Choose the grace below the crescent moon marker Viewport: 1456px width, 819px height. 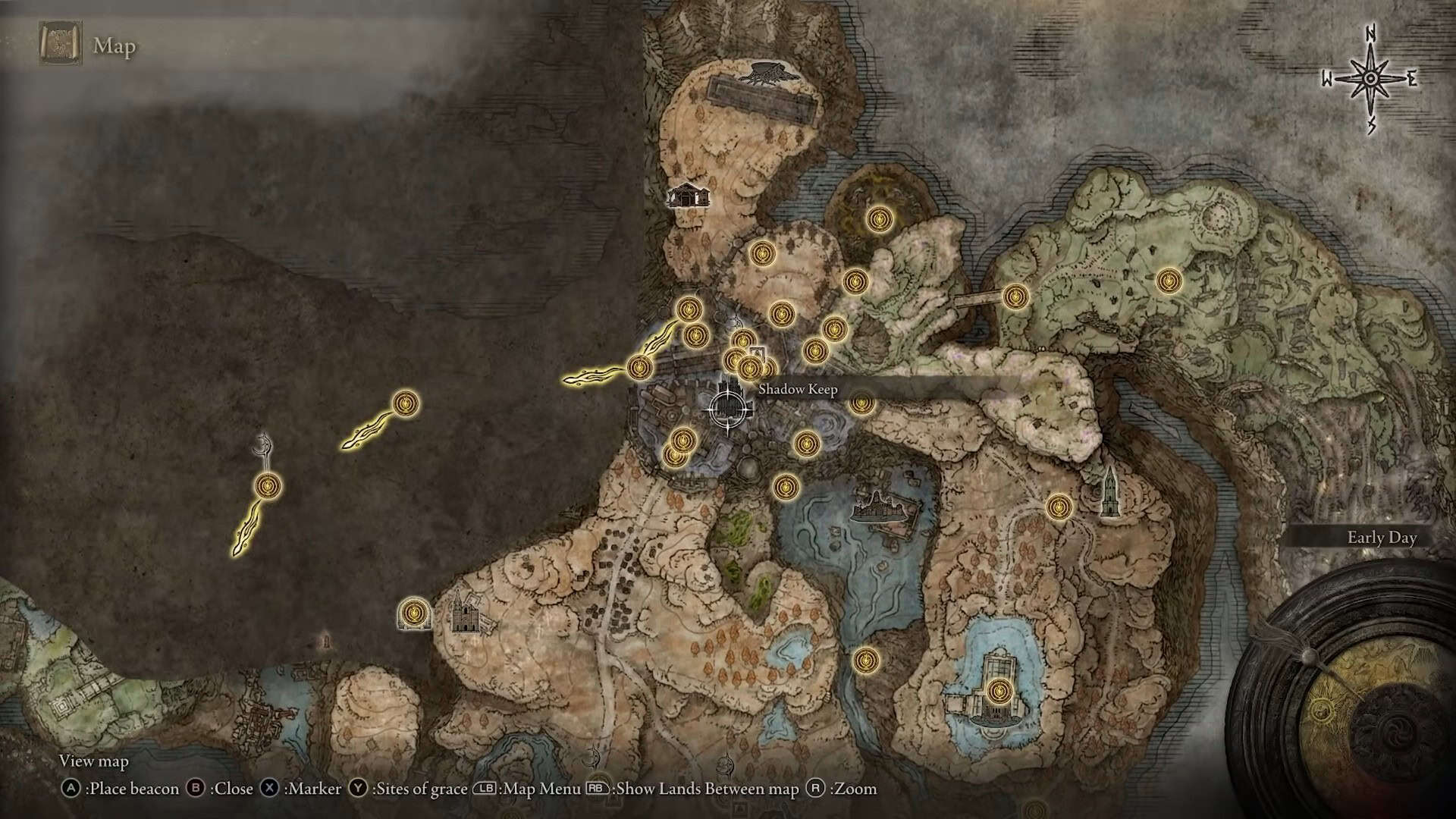(268, 486)
